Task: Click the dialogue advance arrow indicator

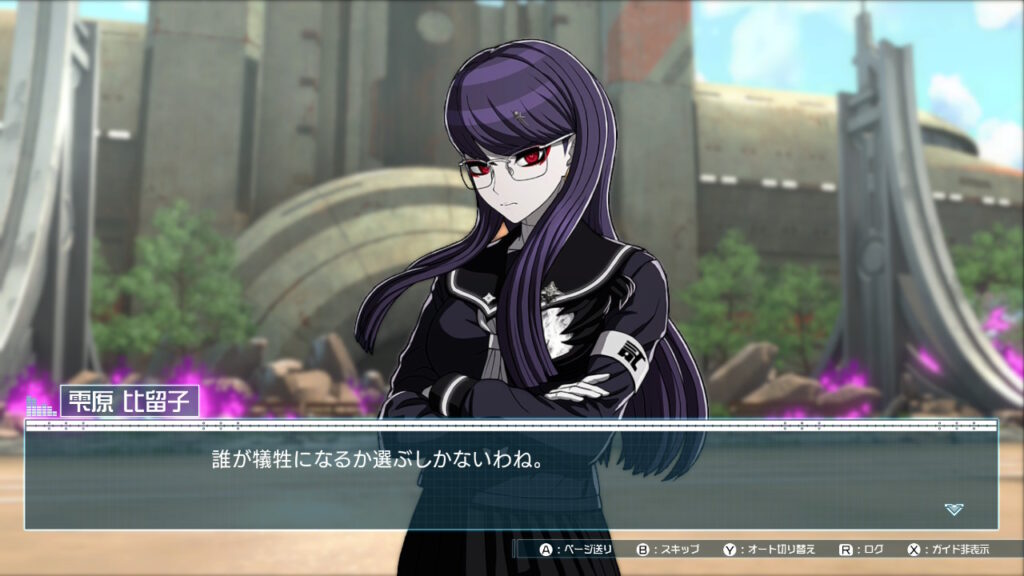Action: tap(954, 509)
